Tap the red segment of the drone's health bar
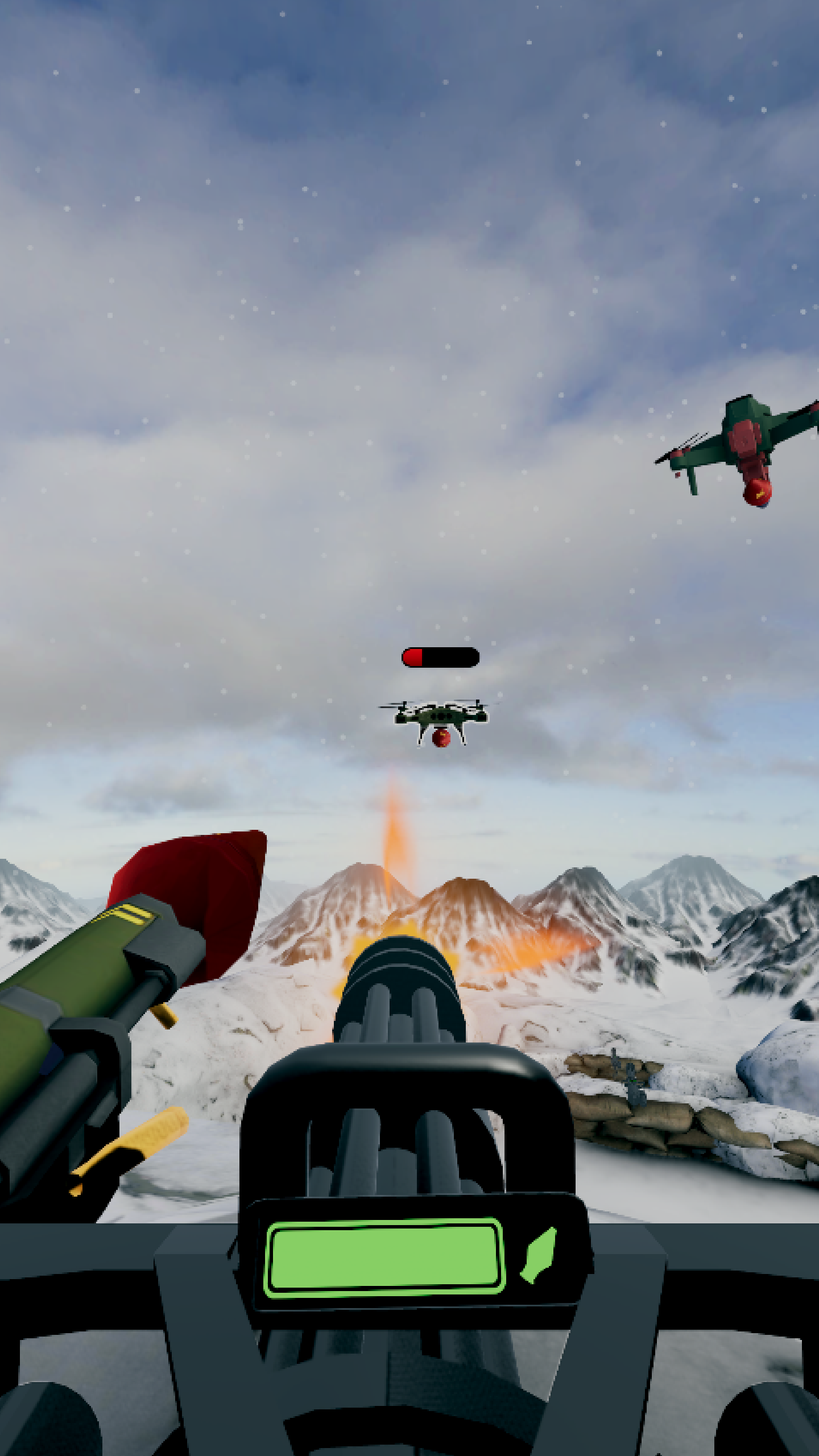Image resolution: width=819 pixels, height=1456 pixels. pos(414,657)
